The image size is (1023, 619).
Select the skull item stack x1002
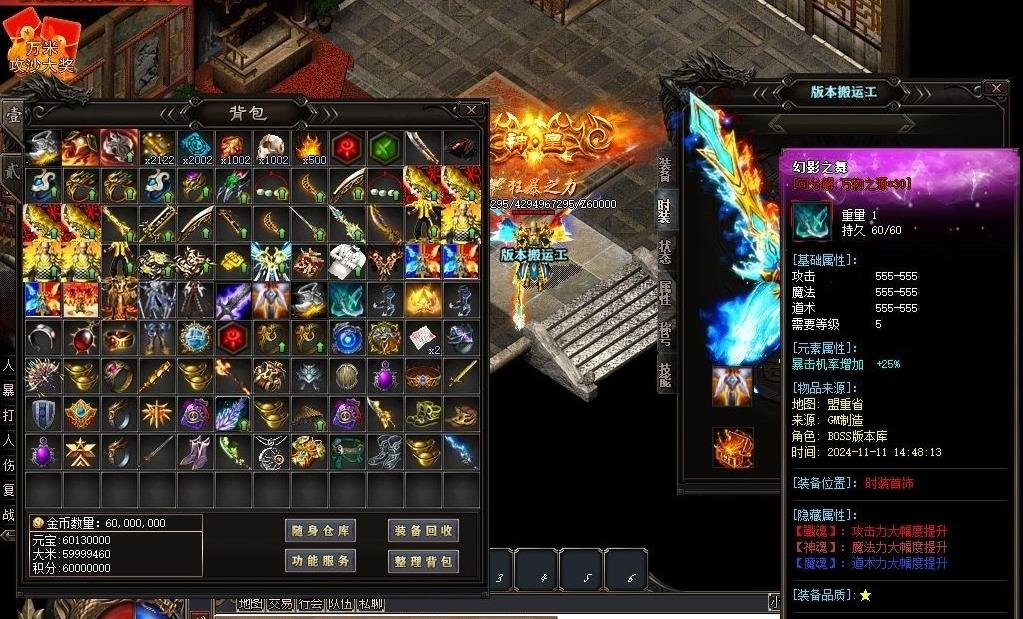271,148
